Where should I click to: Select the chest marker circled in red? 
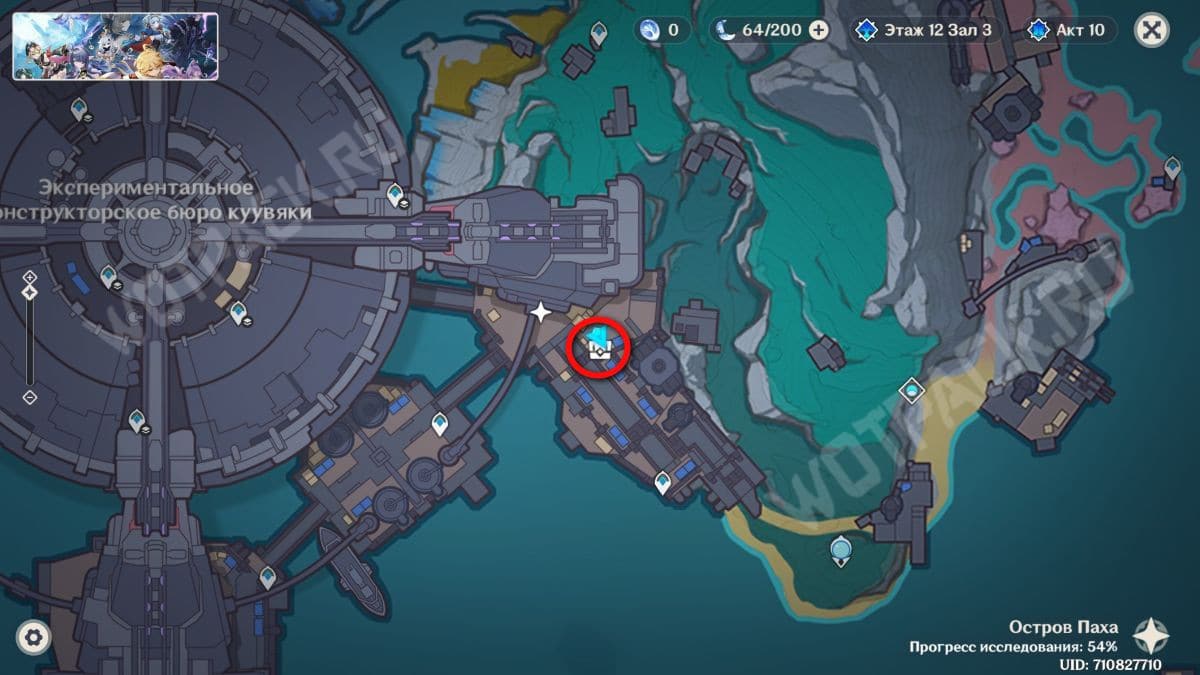(x=599, y=347)
